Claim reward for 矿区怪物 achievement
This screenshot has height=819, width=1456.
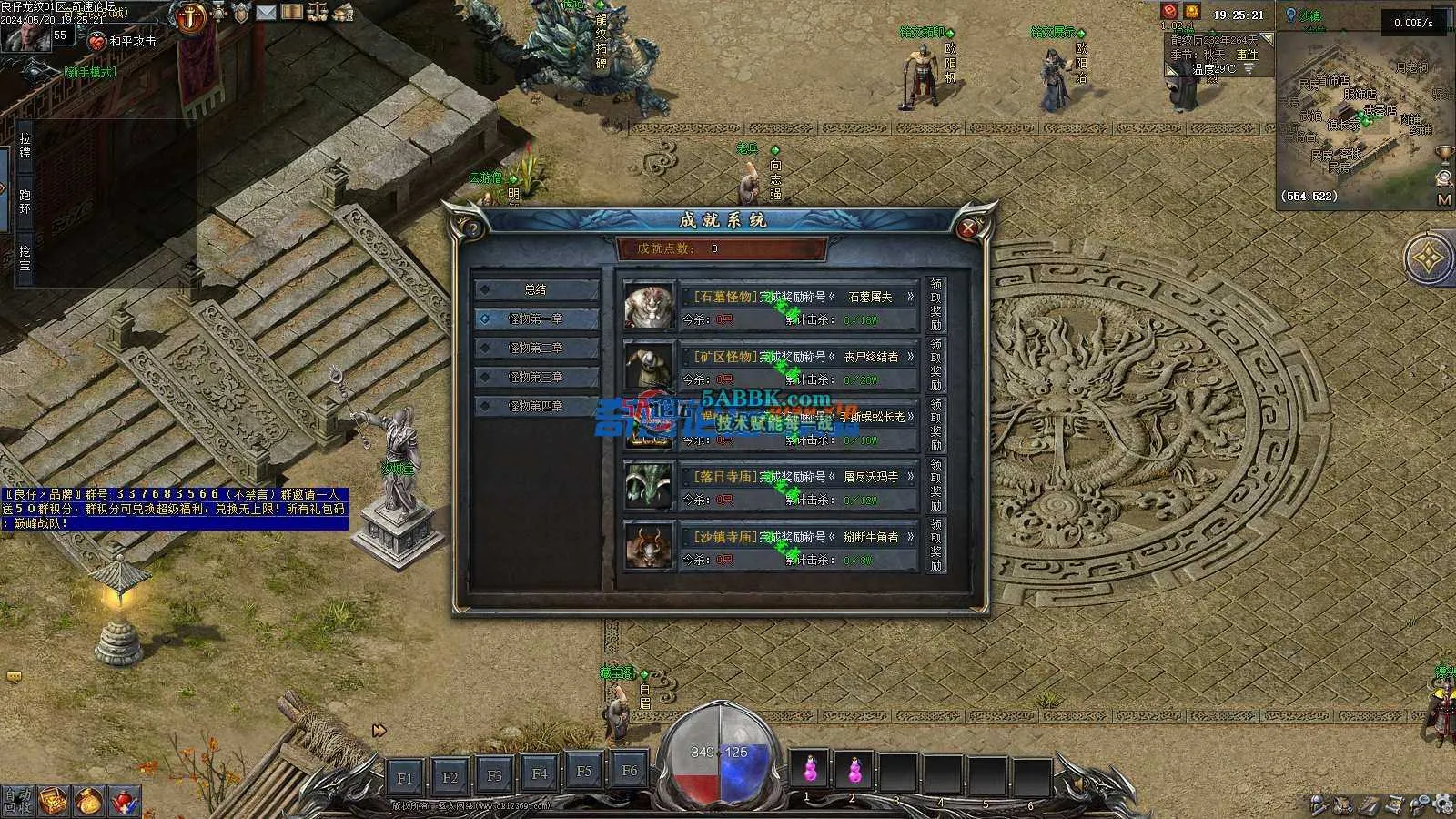(935, 365)
